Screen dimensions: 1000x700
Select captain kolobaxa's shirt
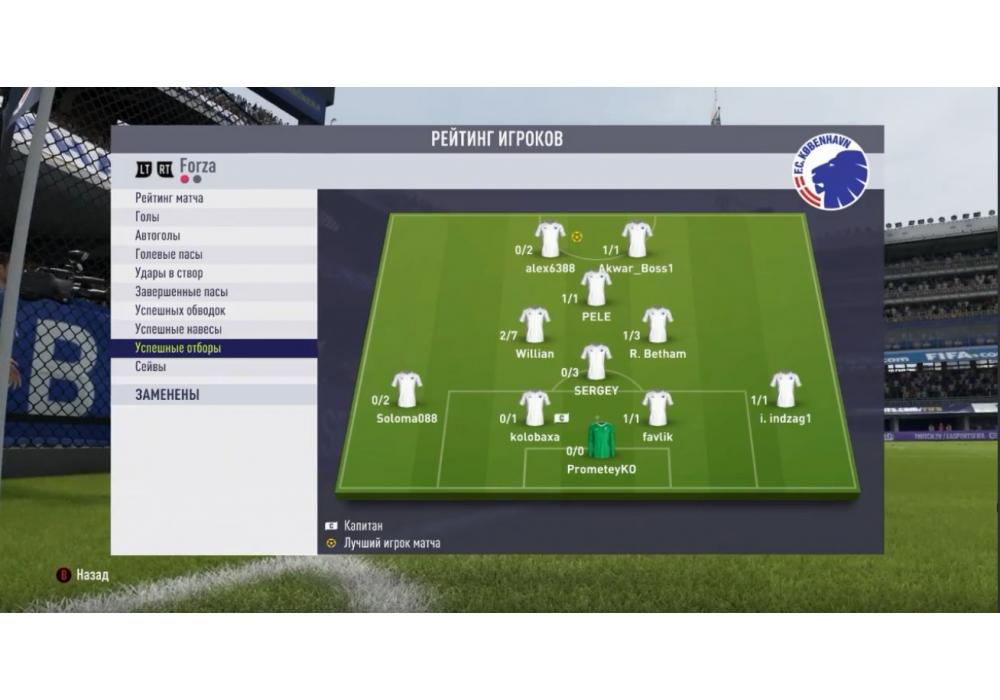(x=535, y=408)
